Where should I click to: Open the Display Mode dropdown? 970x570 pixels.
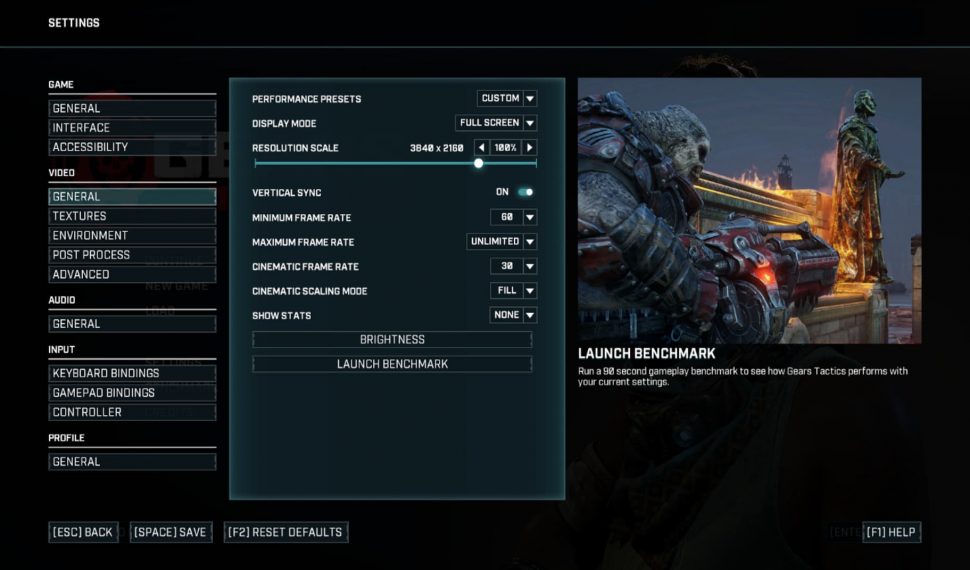(497, 123)
